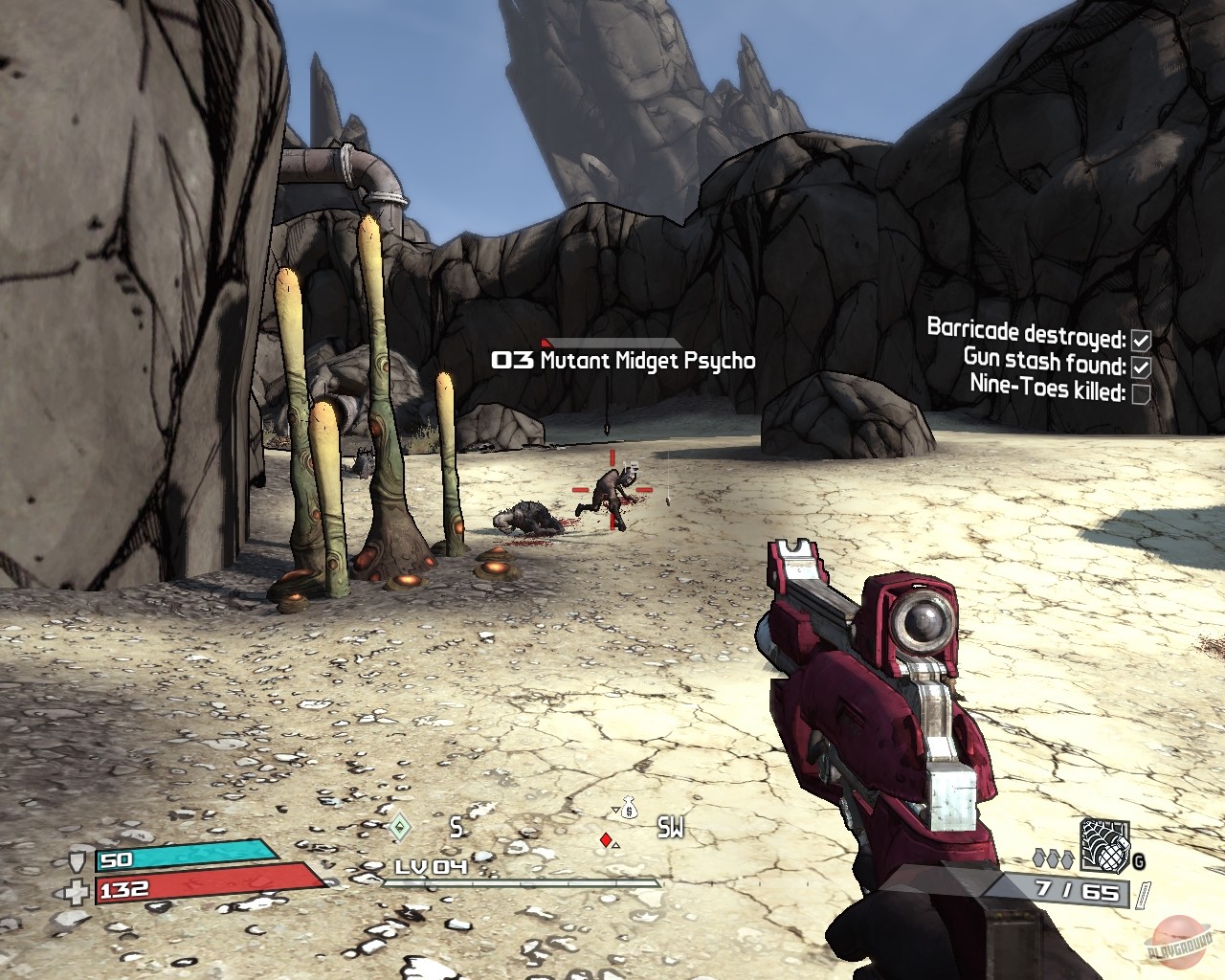1225x980 pixels.
Task: Click the health cross icon
Action: [x=80, y=889]
